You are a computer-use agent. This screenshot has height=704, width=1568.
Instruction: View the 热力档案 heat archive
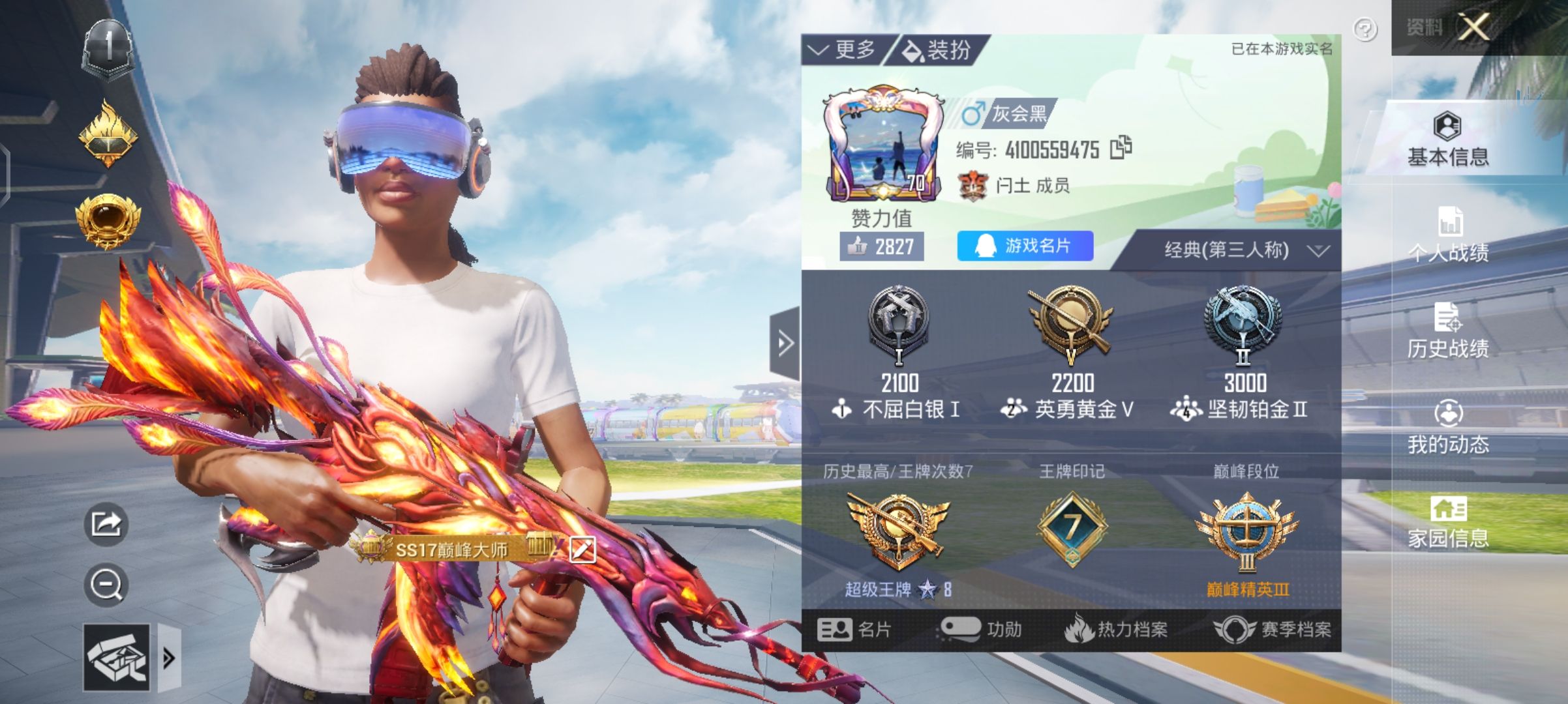point(1117,630)
